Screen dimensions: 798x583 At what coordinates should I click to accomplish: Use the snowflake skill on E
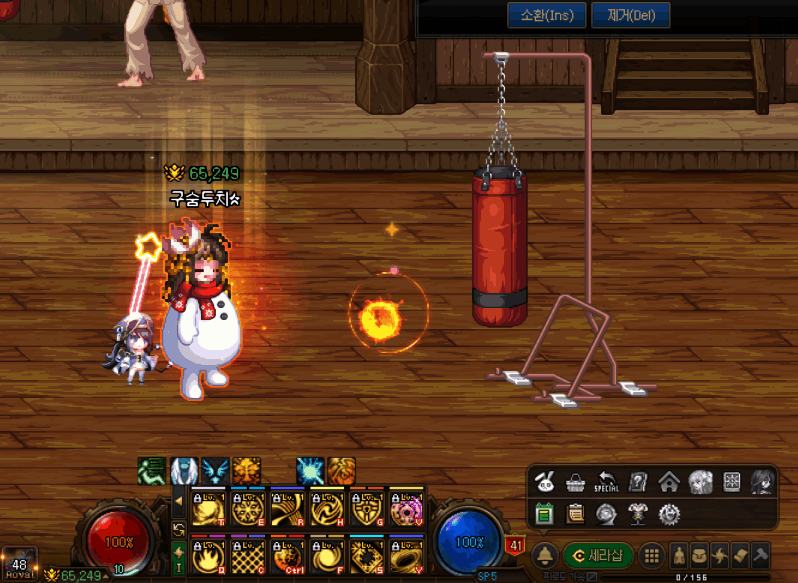tap(246, 508)
